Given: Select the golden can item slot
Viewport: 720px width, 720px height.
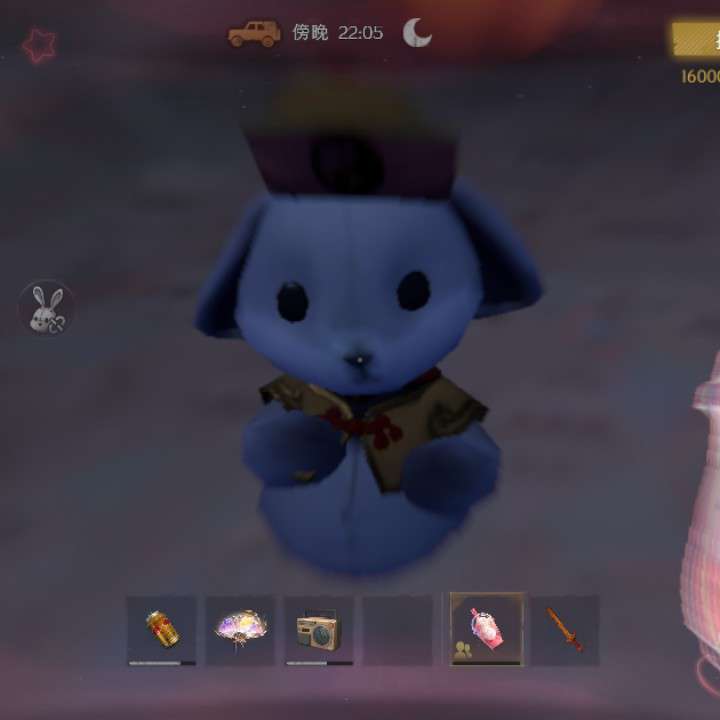Looking at the screenshot, I should pyautogui.click(x=161, y=630).
